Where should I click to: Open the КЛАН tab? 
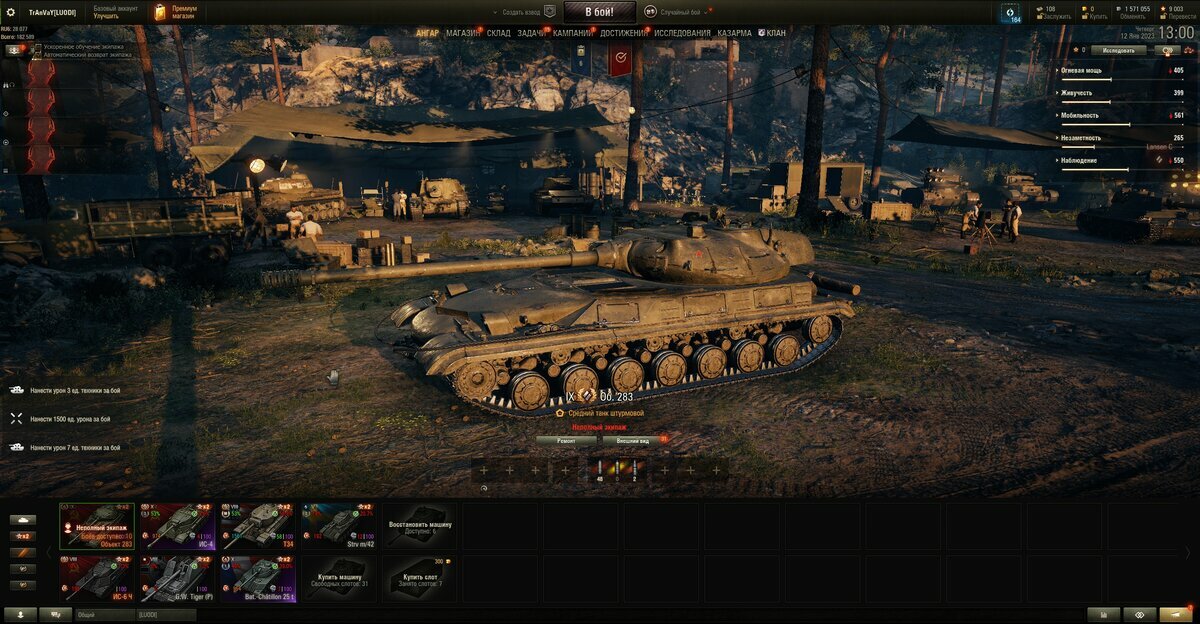point(775,33)
